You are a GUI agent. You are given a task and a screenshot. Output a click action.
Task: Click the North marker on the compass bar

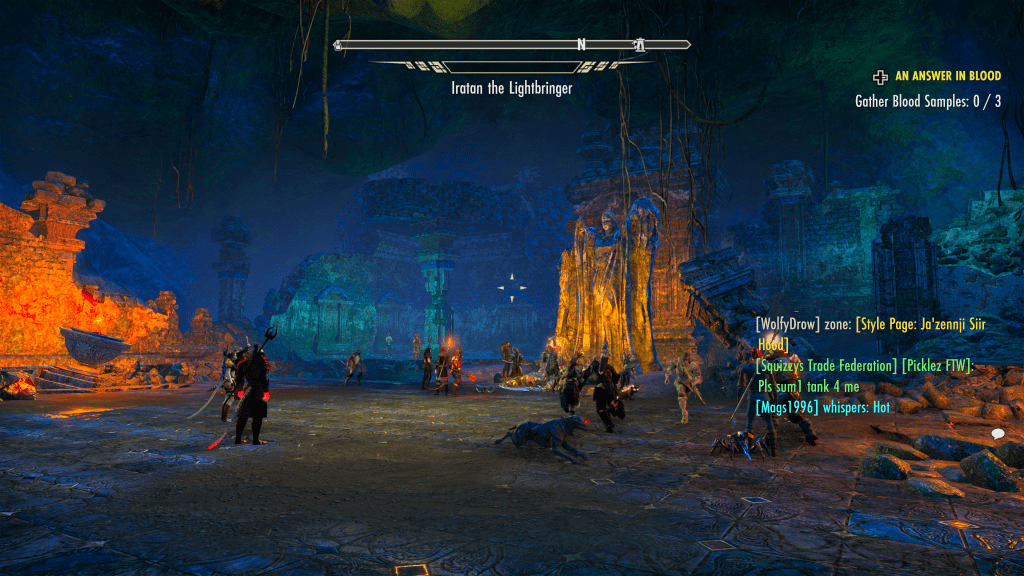[x=580, y=45]
